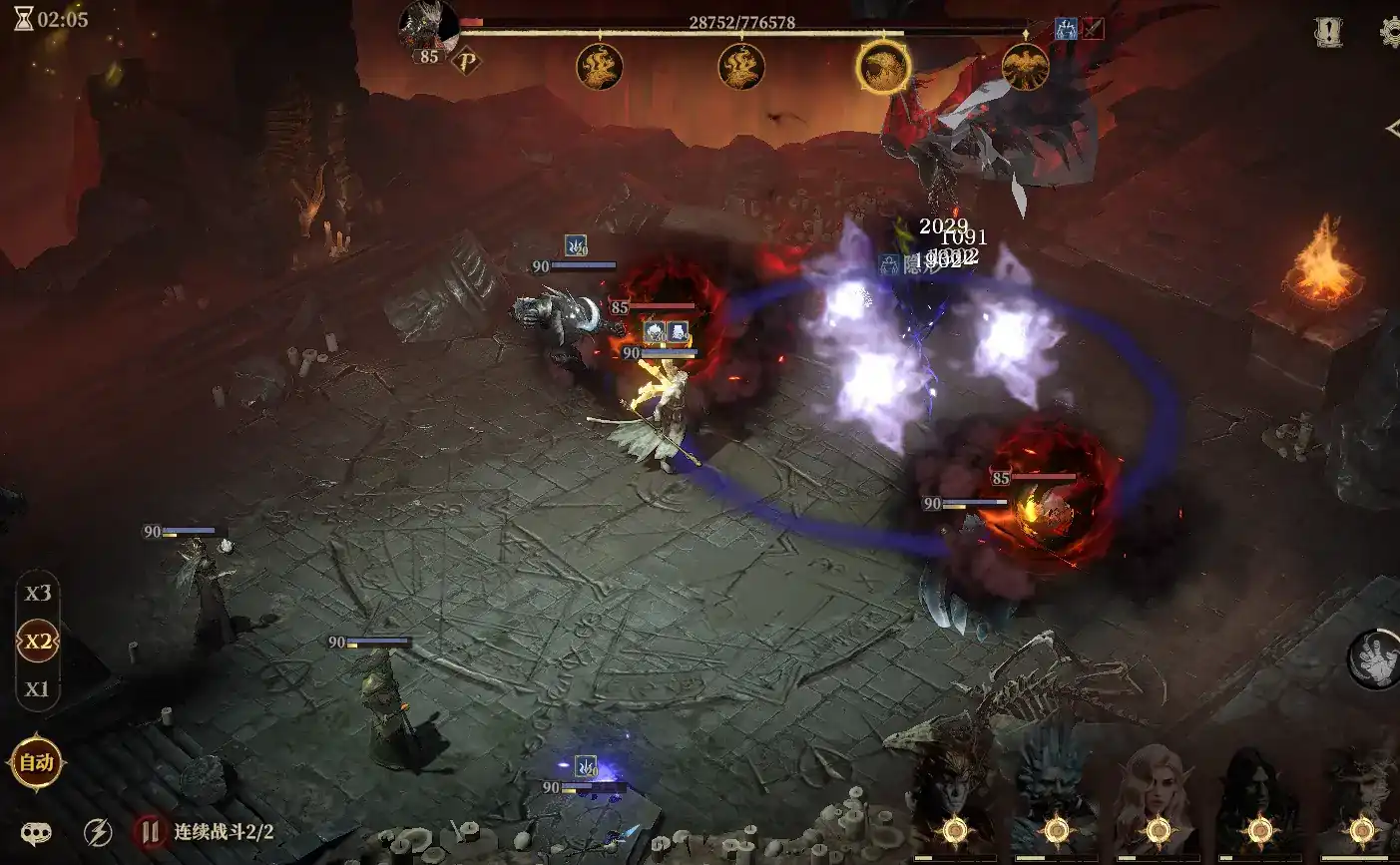Switch battle speed to X1
This screenshot has width=1400, height=865.
pos(38,689)
